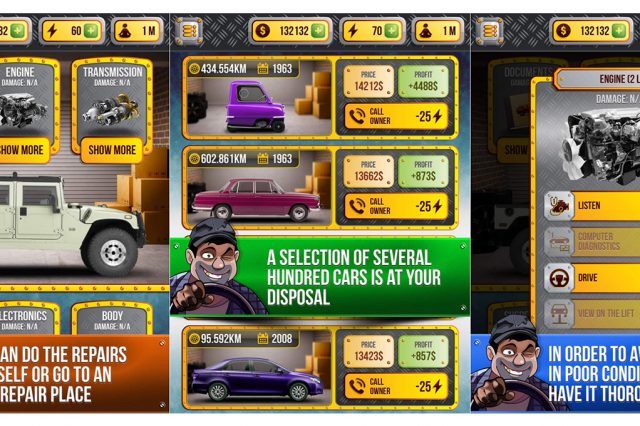
Task: Show more under Transmission
Action: click(x=112, y=150)
